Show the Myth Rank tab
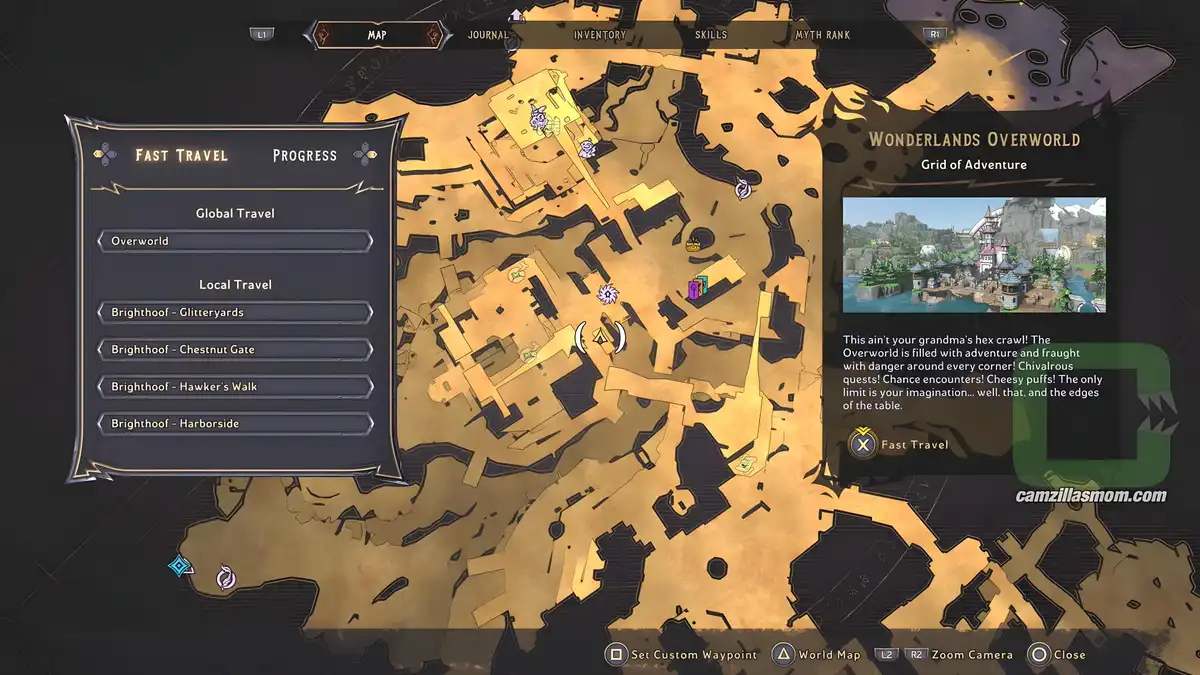The width and height of the screenshot is (1200, 675). tap(822, 35)
